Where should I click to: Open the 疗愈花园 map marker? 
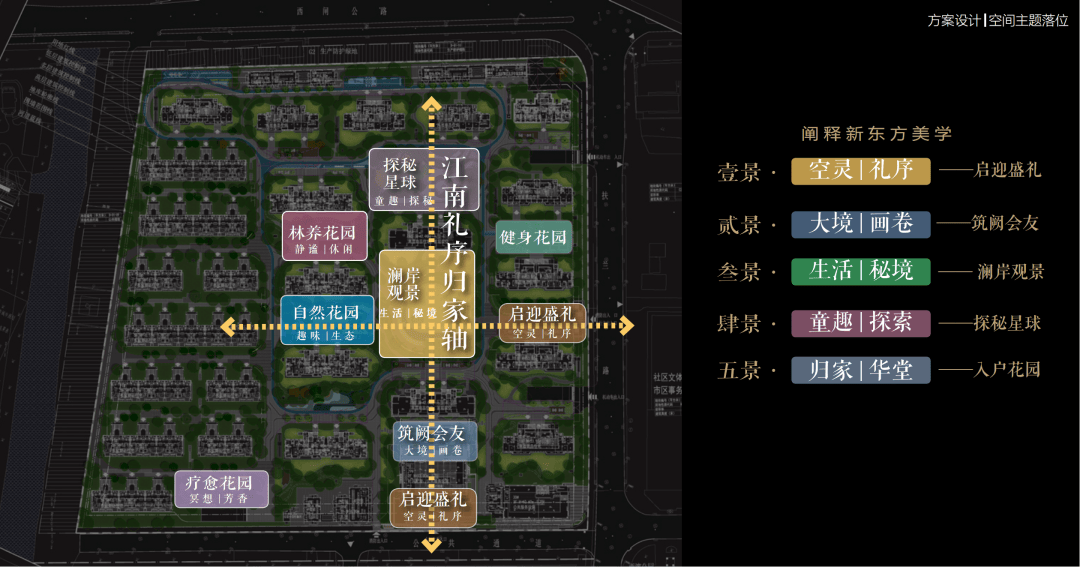click(221, 488)
